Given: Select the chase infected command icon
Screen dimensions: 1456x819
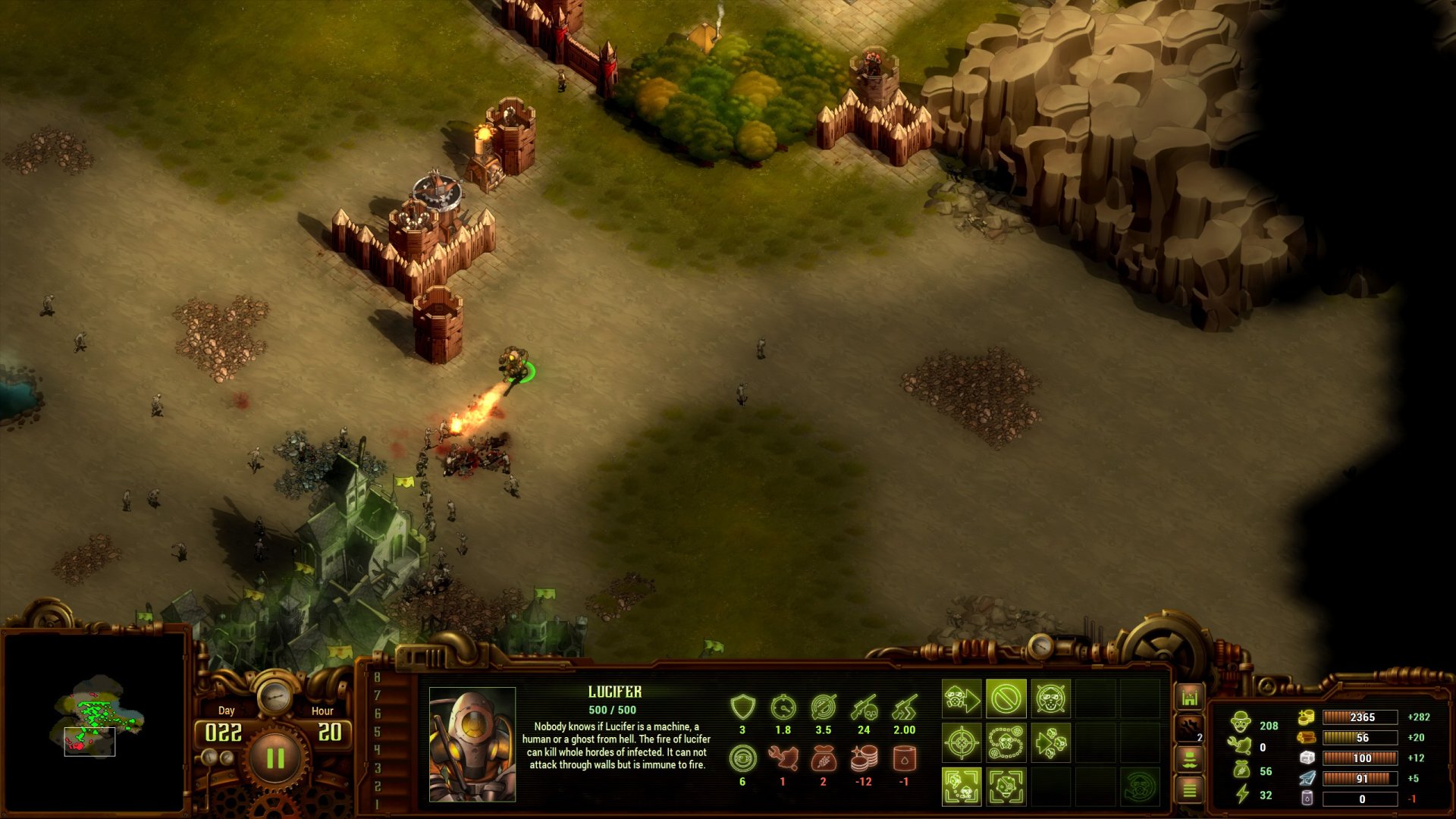Looking at the screenshot, I should (1050, 742).
